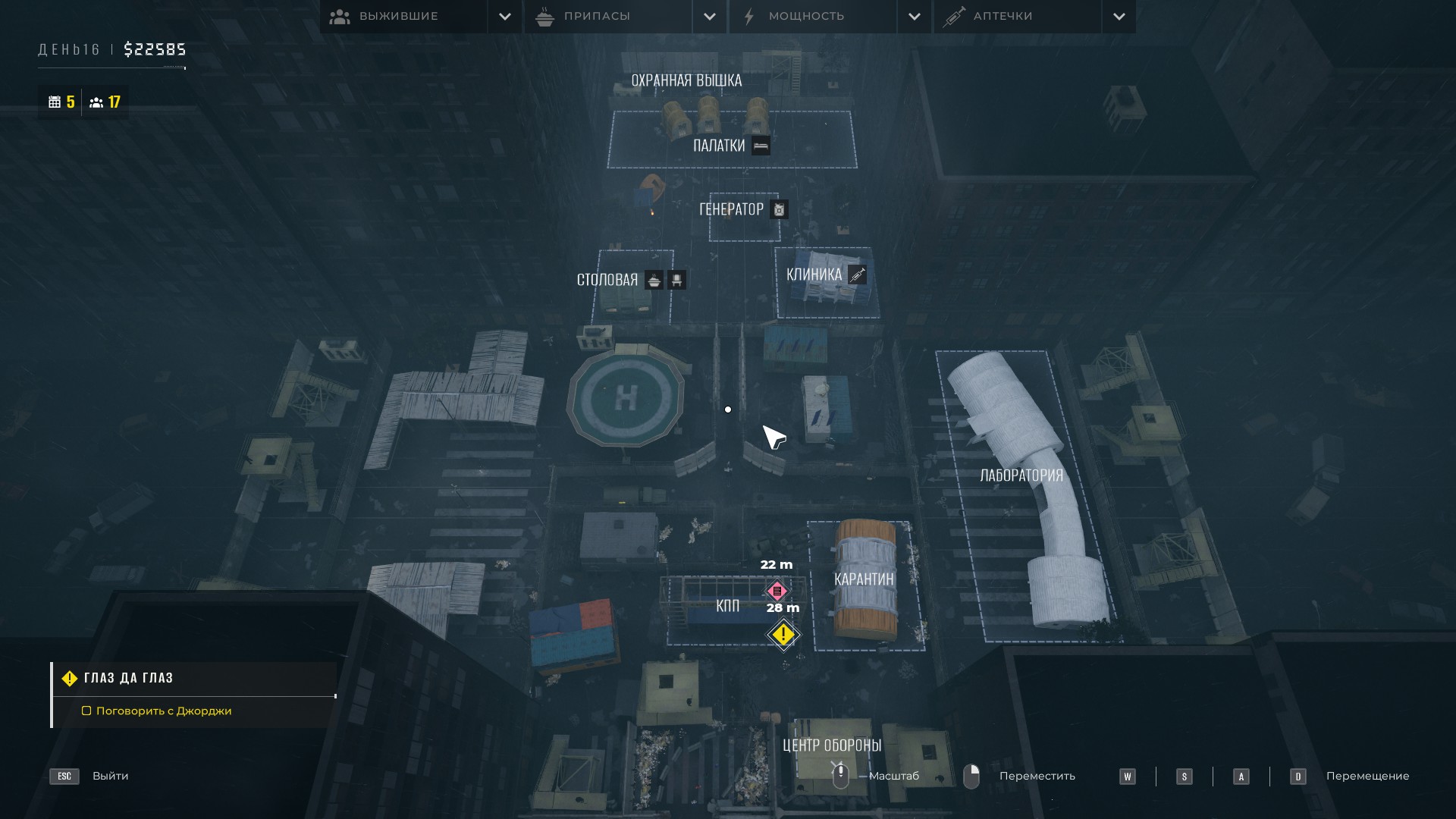
Task: Expand the Аптечки medkits dropdown
Action: 1119,17
